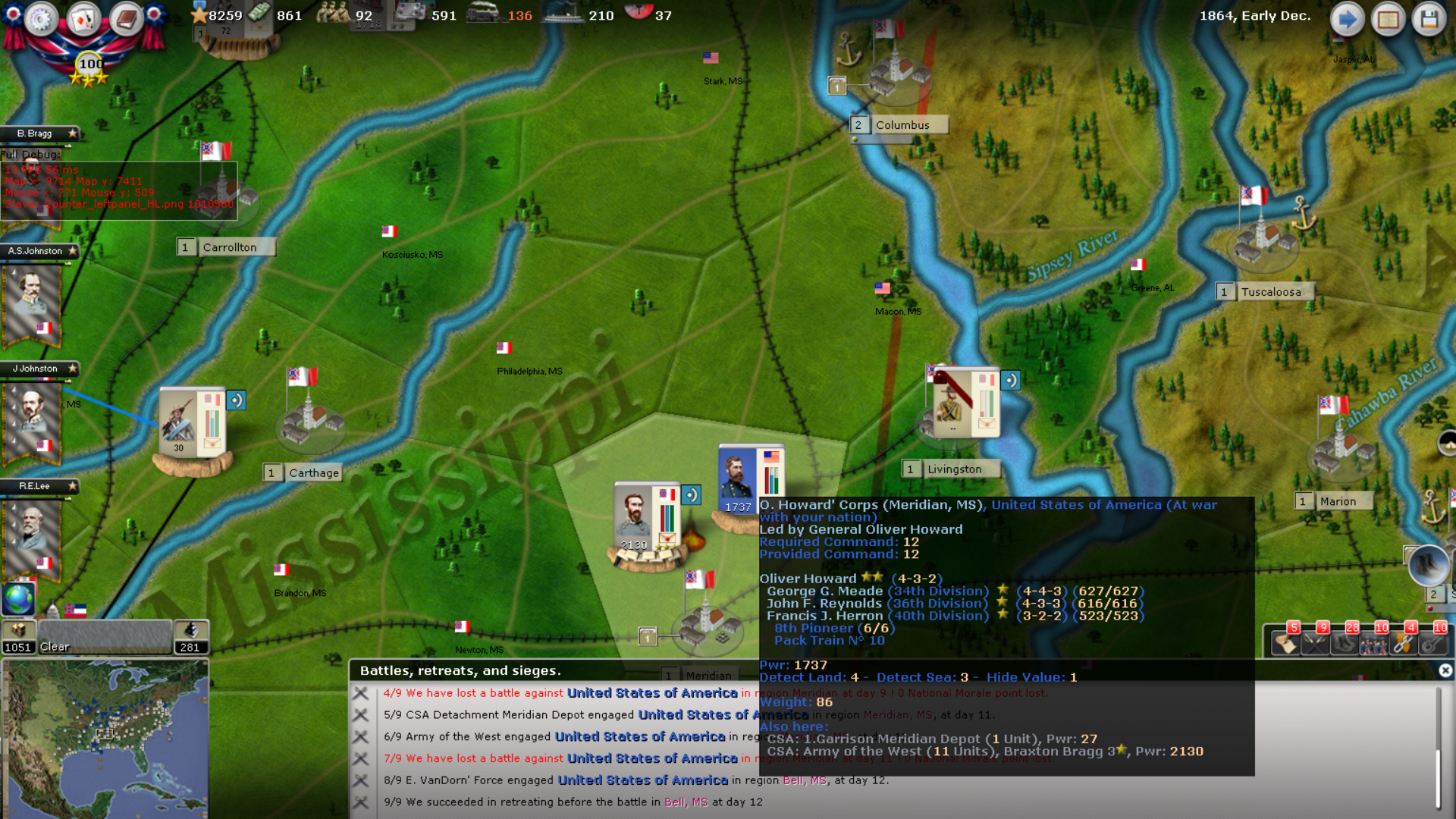
Task: Open the ledger book icon
Action: click(125, 20)
